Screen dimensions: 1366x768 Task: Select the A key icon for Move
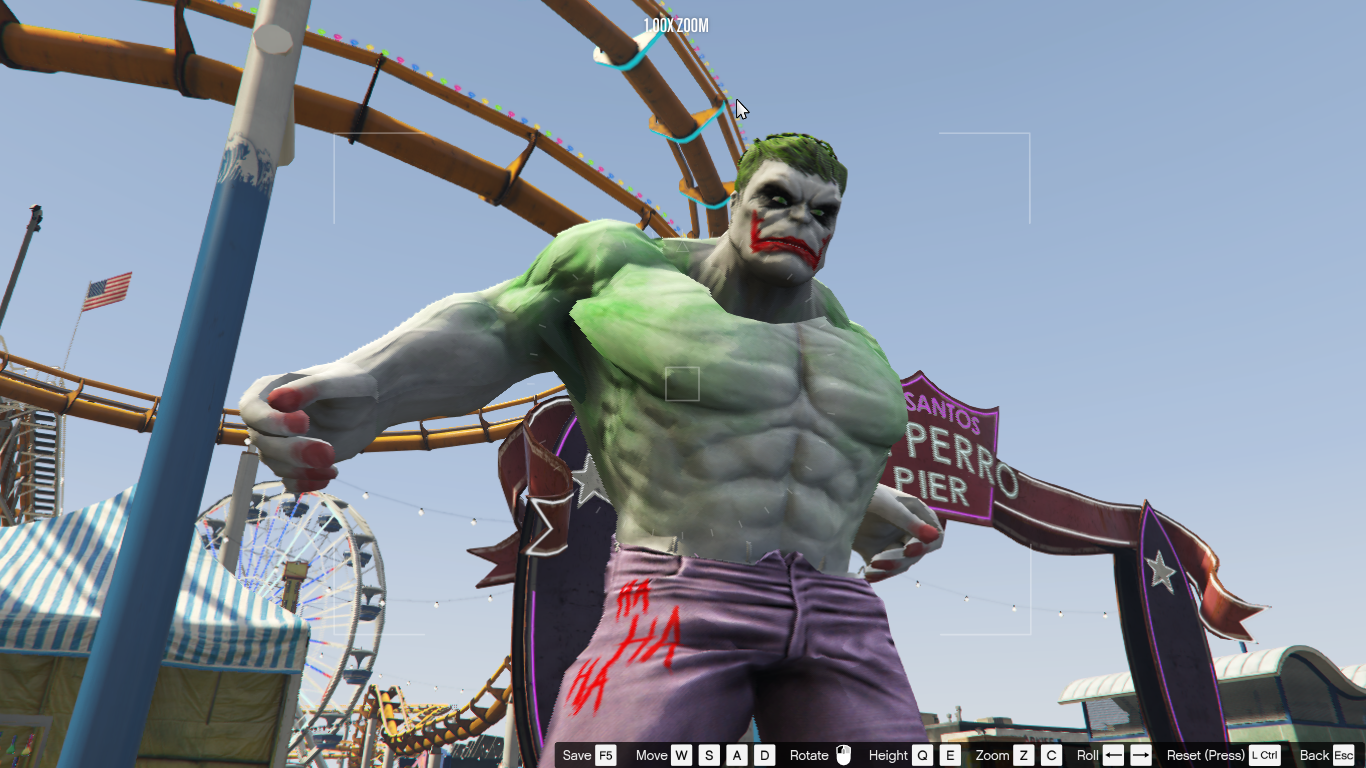[737, 755]
